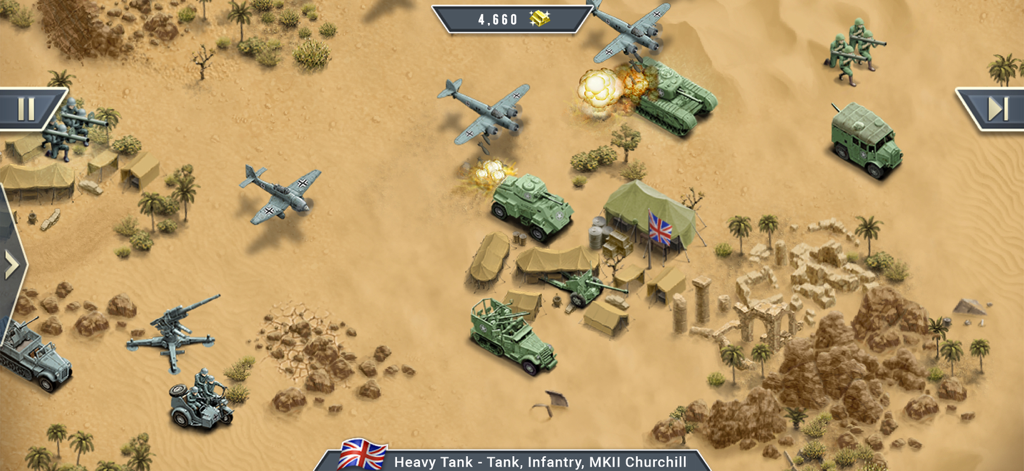
Task: Expand the left side panel arrow
Action: (11, 264)
